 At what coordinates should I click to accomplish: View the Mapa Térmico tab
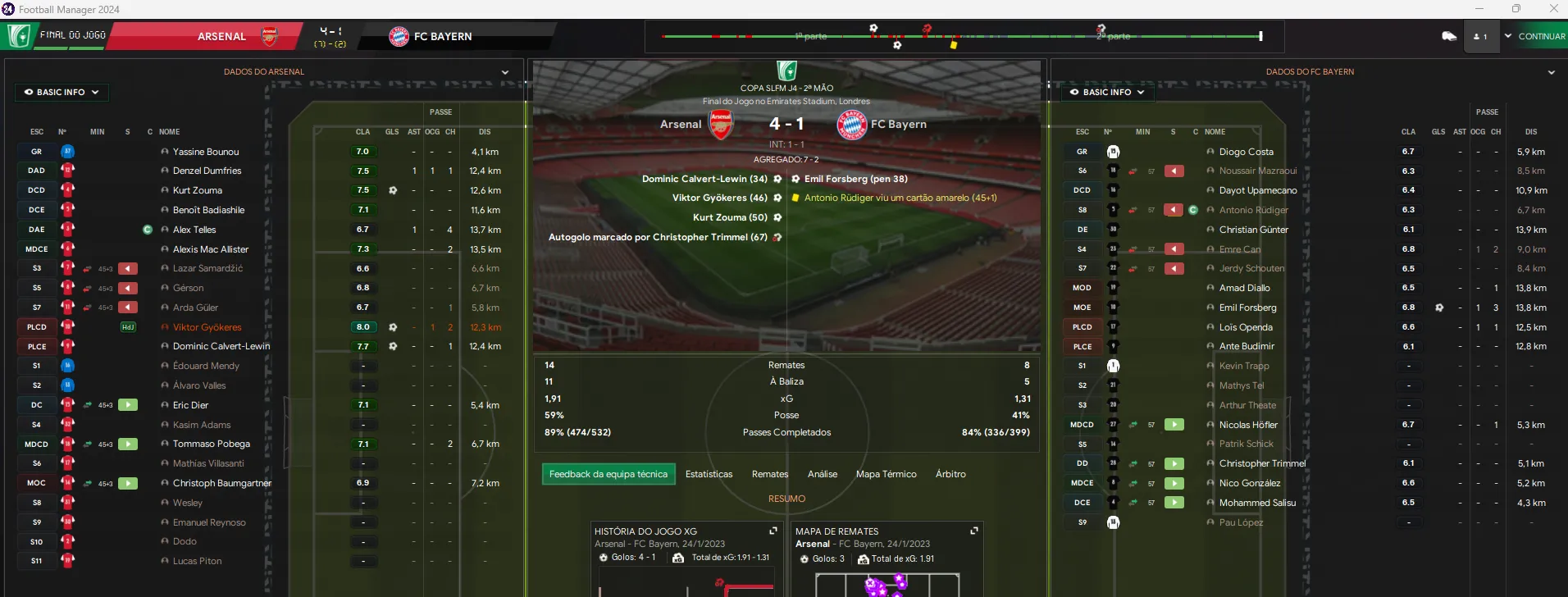tap(886, 474)
